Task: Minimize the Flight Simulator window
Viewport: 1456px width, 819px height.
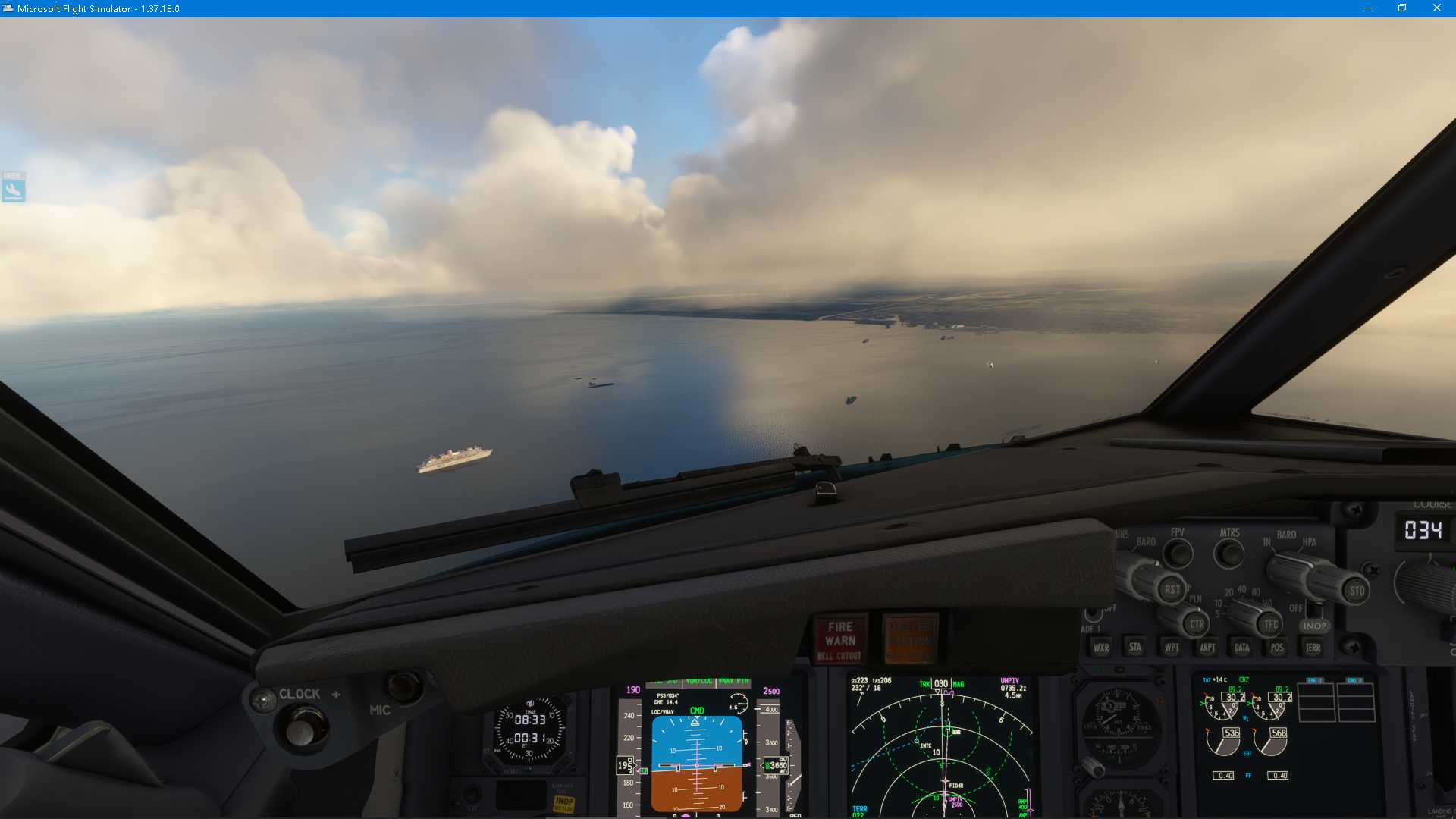Action: (x=1368, y=8)
